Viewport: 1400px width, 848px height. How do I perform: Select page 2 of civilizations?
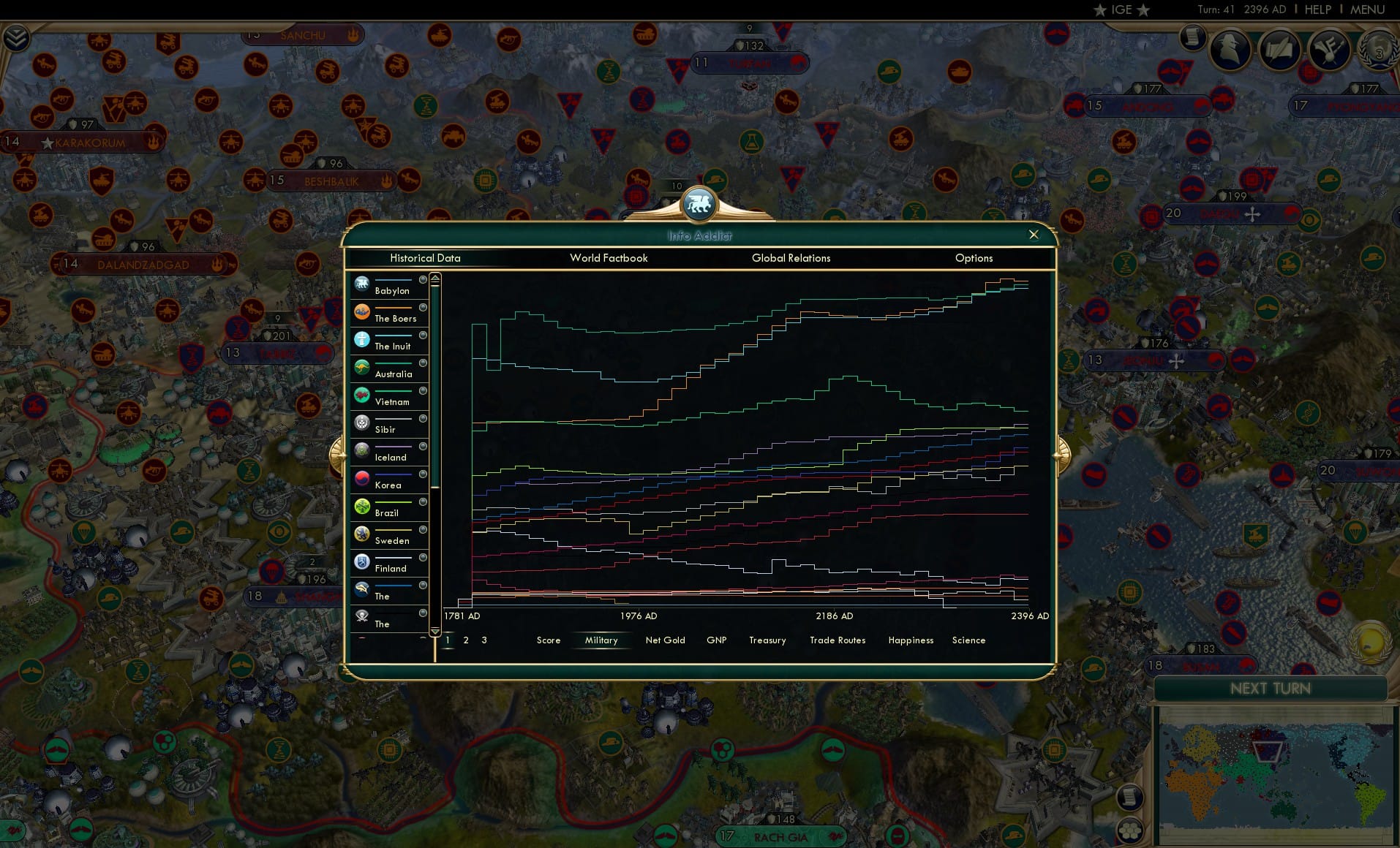465,640
